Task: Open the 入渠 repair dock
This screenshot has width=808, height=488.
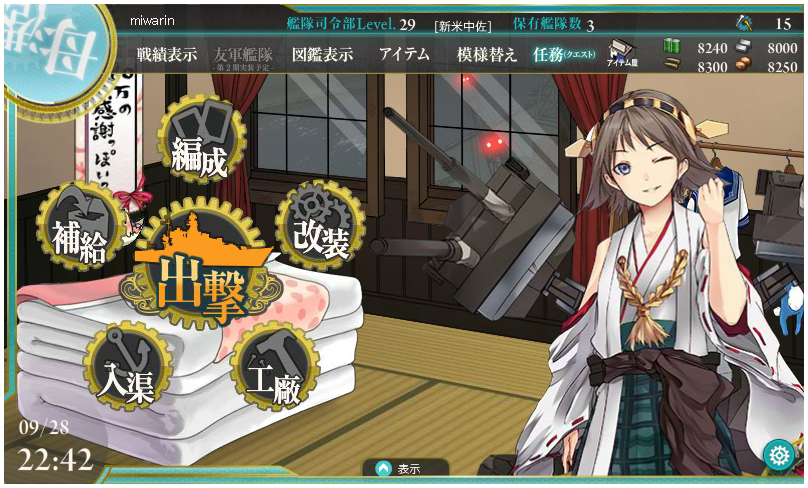Action: pyautogui.click(x=126, y=368)
